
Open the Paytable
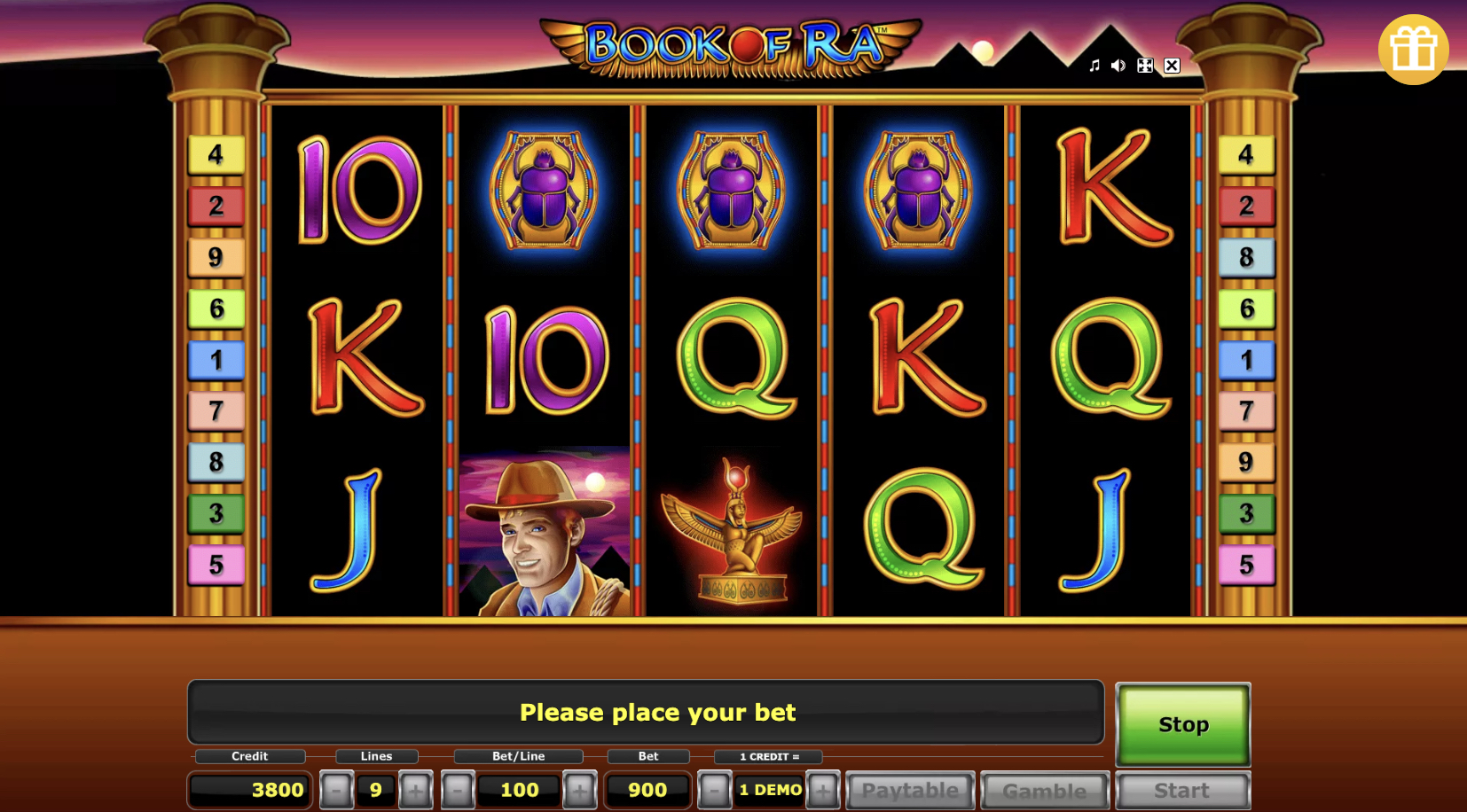909,789
